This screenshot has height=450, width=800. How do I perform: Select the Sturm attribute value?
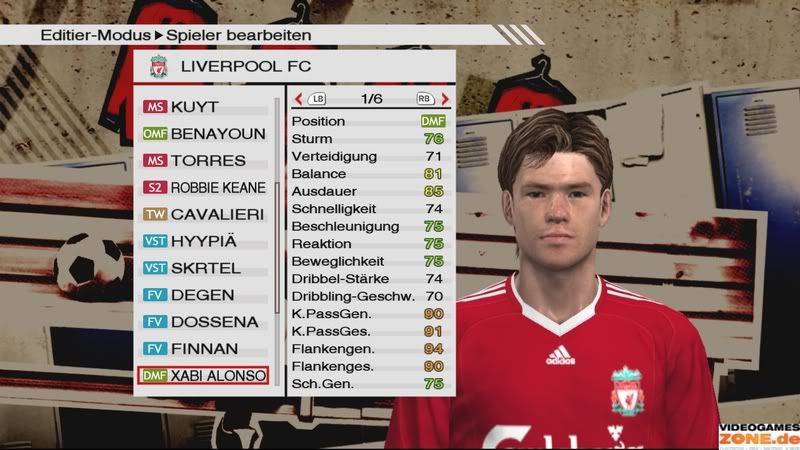(433, 139)
